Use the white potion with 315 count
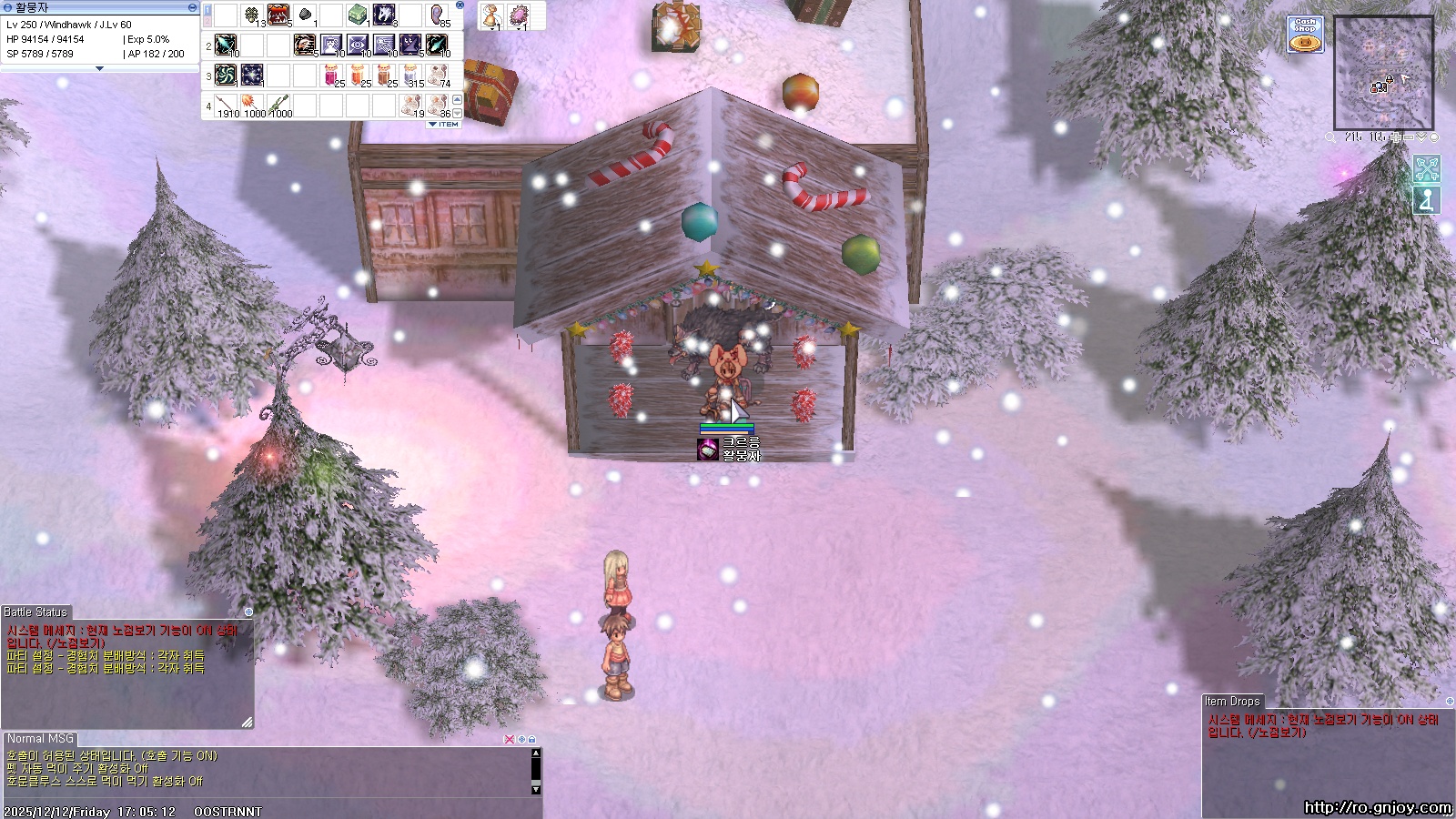Viewport: 1456px width, 819px height. click(410, 75)
